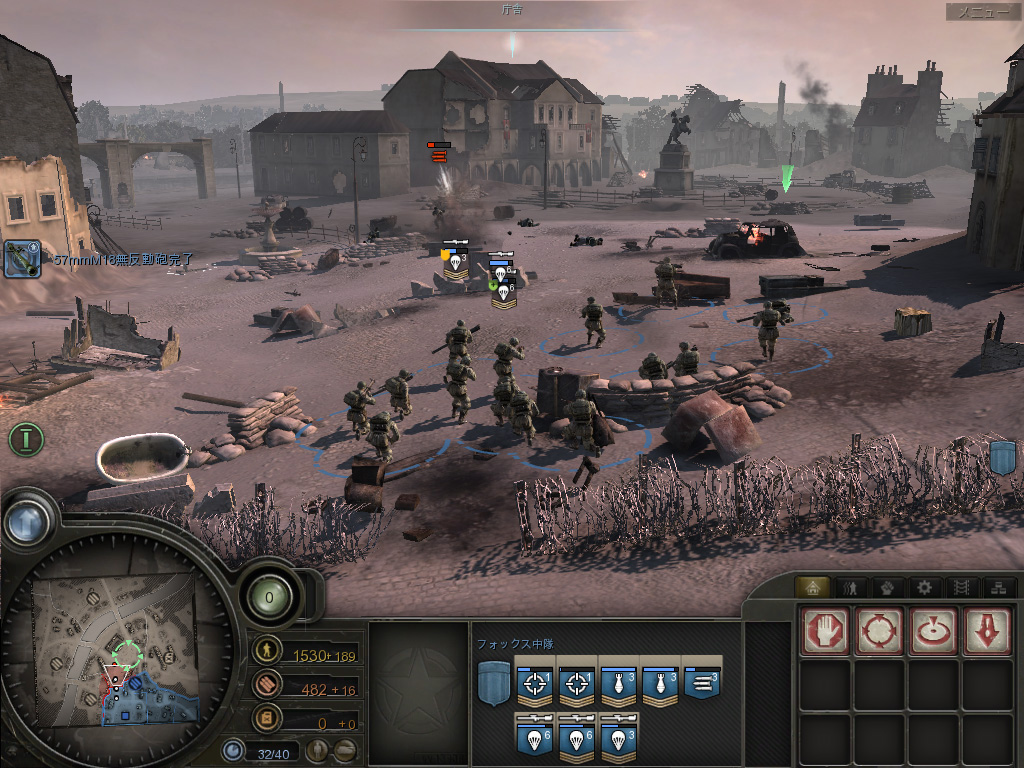1024x768 pixels.
Task: Switch to the fist icon command tab
Action: (x=886, y=587)
